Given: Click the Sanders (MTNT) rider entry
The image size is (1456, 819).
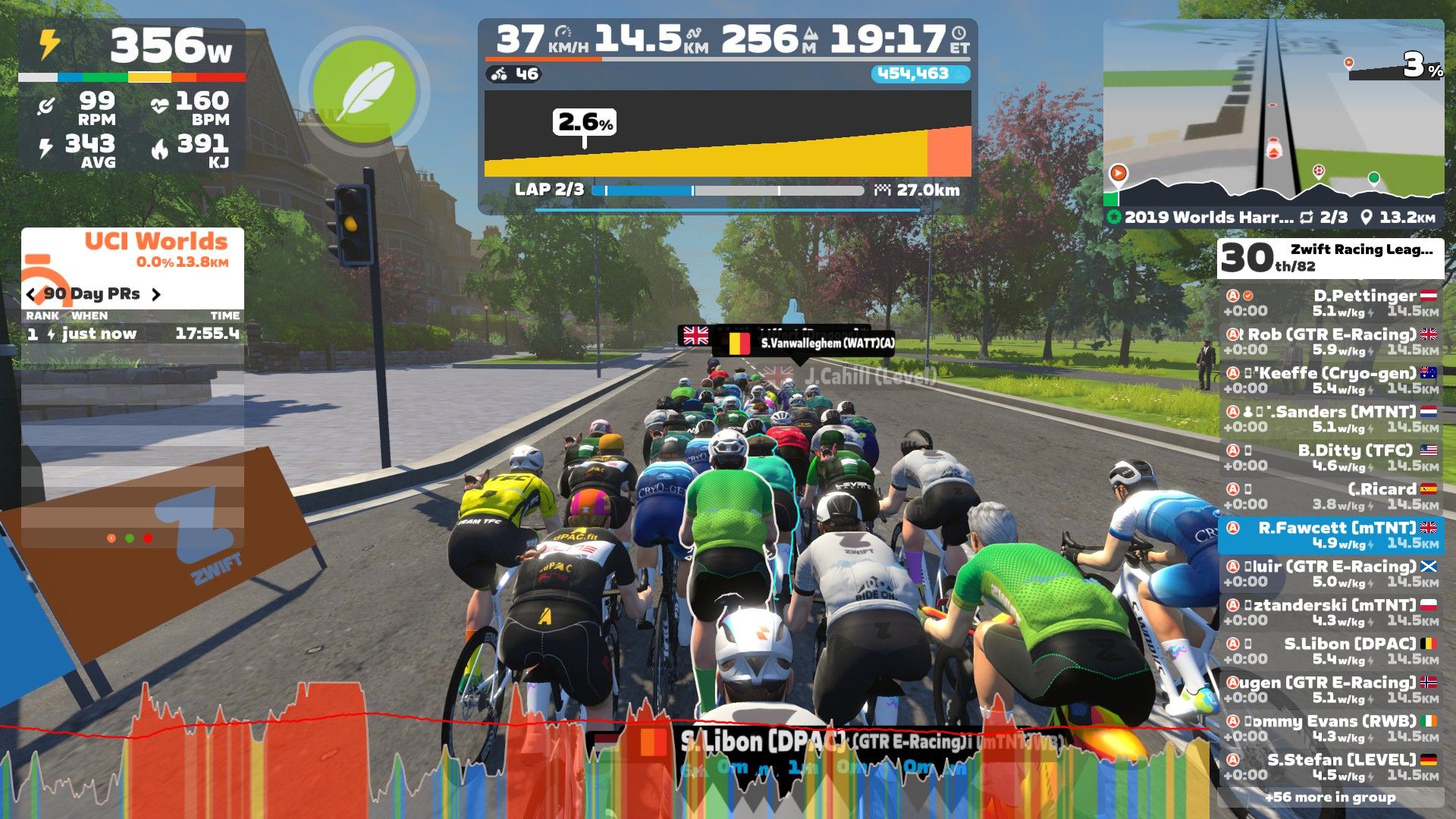Looking at the screenshot, I should (x=1331, y=419).
